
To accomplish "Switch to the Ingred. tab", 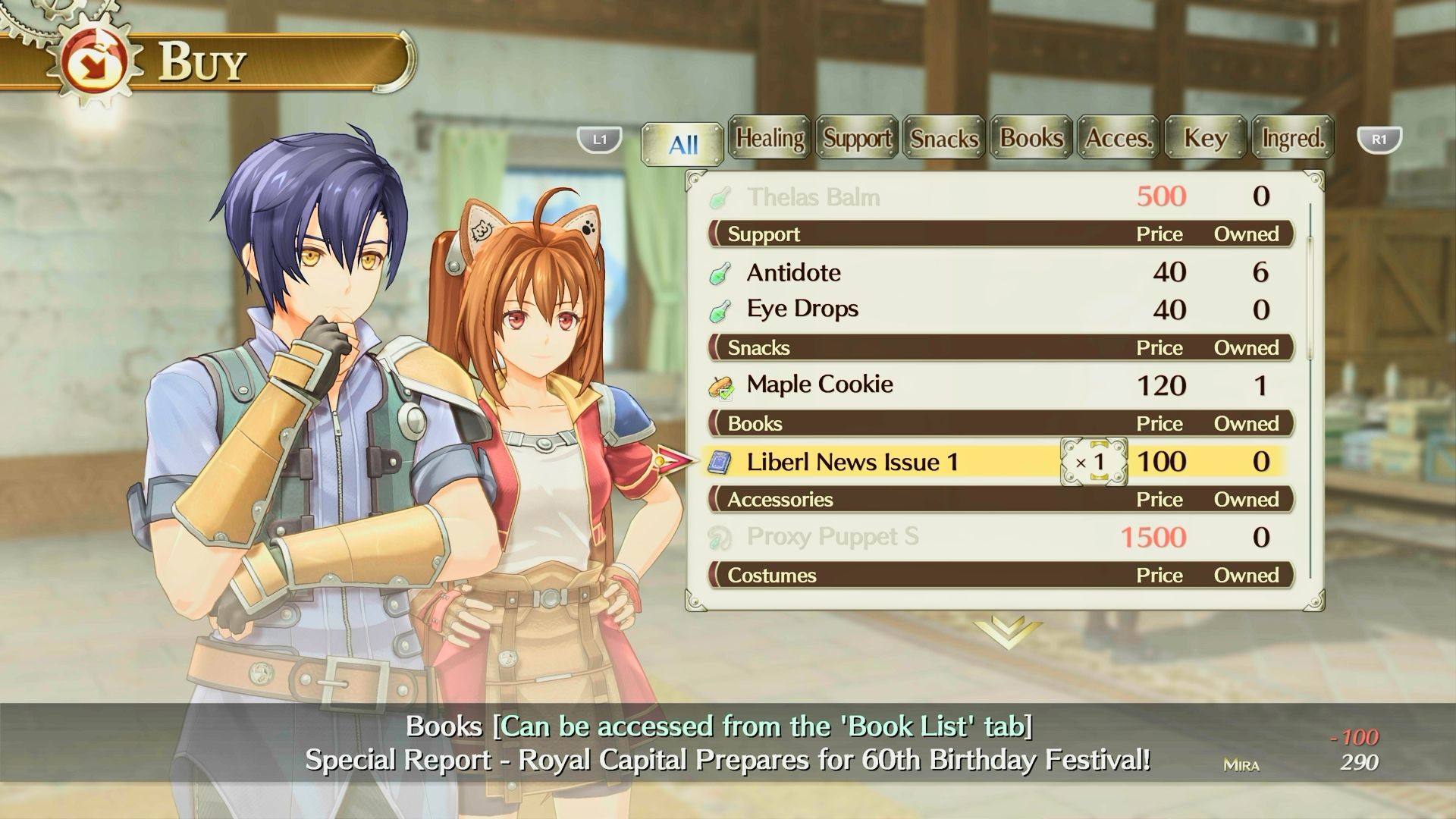I will pyautogui.click(x=1293, y=138).
